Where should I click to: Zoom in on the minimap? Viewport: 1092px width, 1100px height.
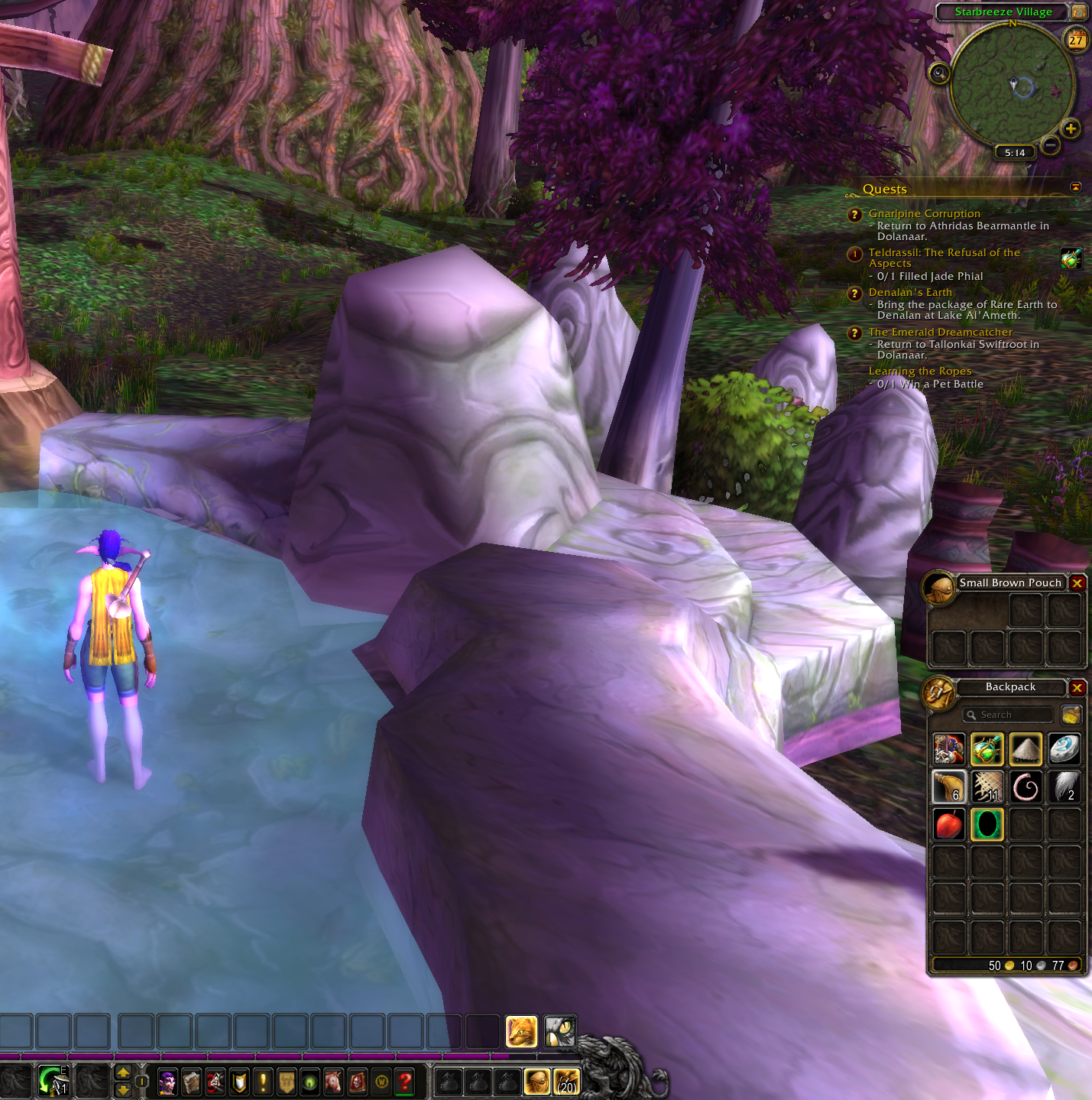(x=1071, y=129)
